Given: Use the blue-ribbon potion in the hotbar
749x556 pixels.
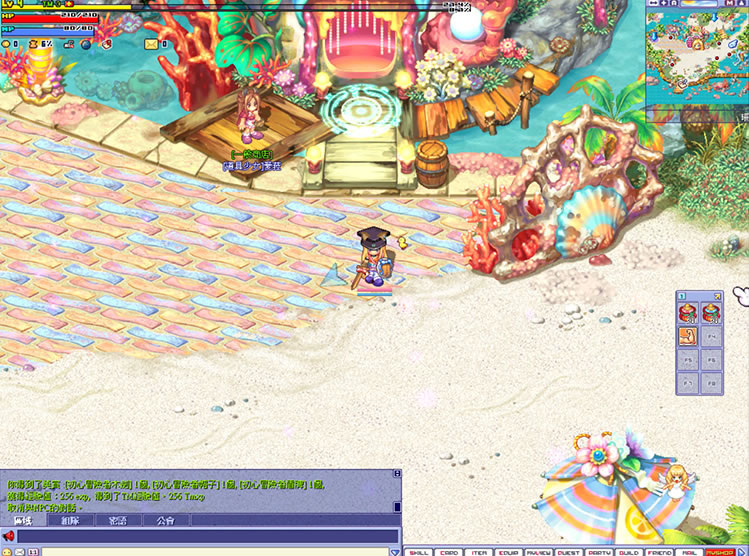Looking at the screenshot, I should (x=711, y=313).
